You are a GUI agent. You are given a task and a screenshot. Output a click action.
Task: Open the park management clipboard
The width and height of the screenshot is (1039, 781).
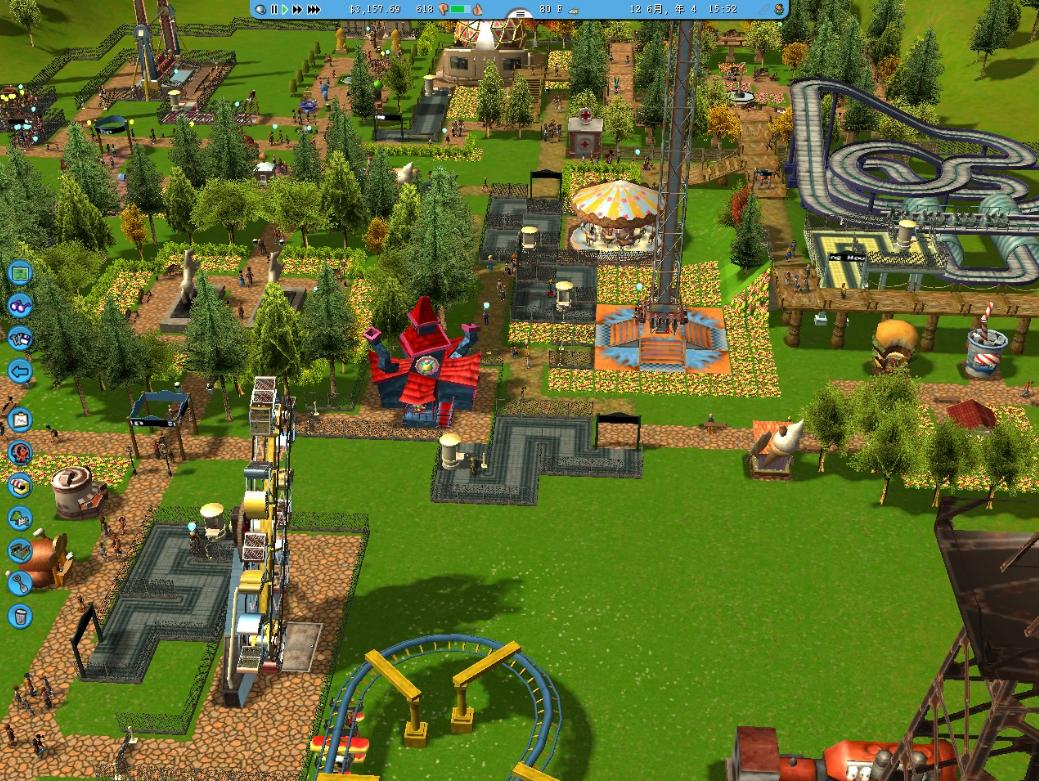19,420
